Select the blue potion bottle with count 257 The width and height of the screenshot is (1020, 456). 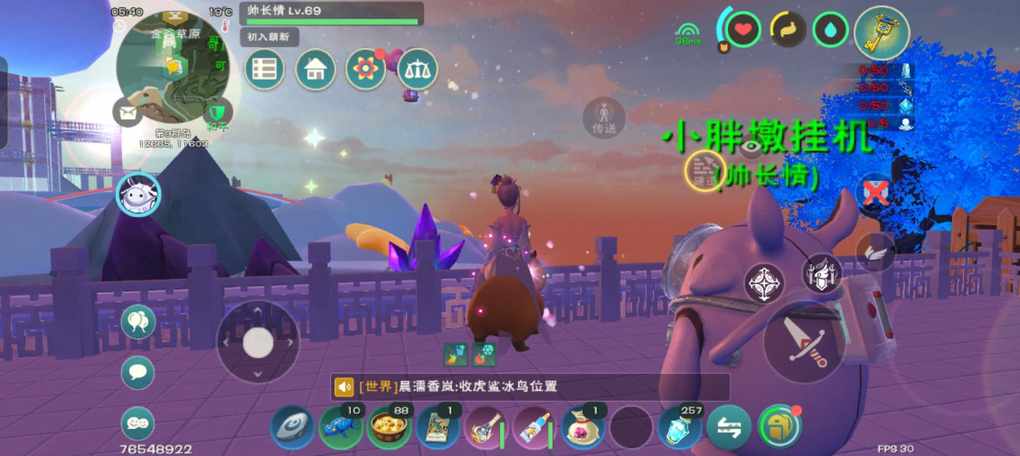coord(680,428)
